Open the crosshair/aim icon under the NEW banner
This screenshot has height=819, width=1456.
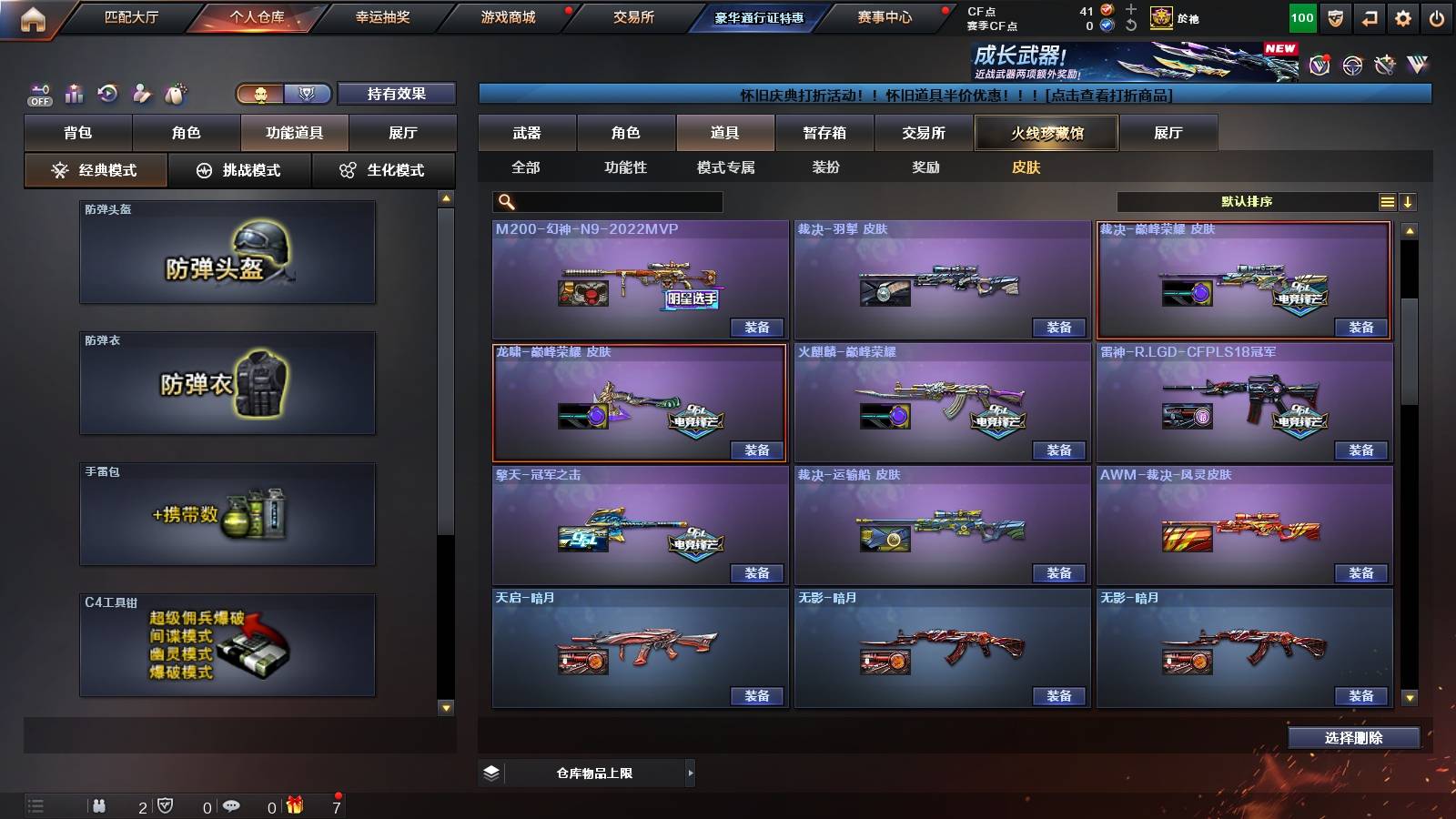click(x=1353, y=64)
